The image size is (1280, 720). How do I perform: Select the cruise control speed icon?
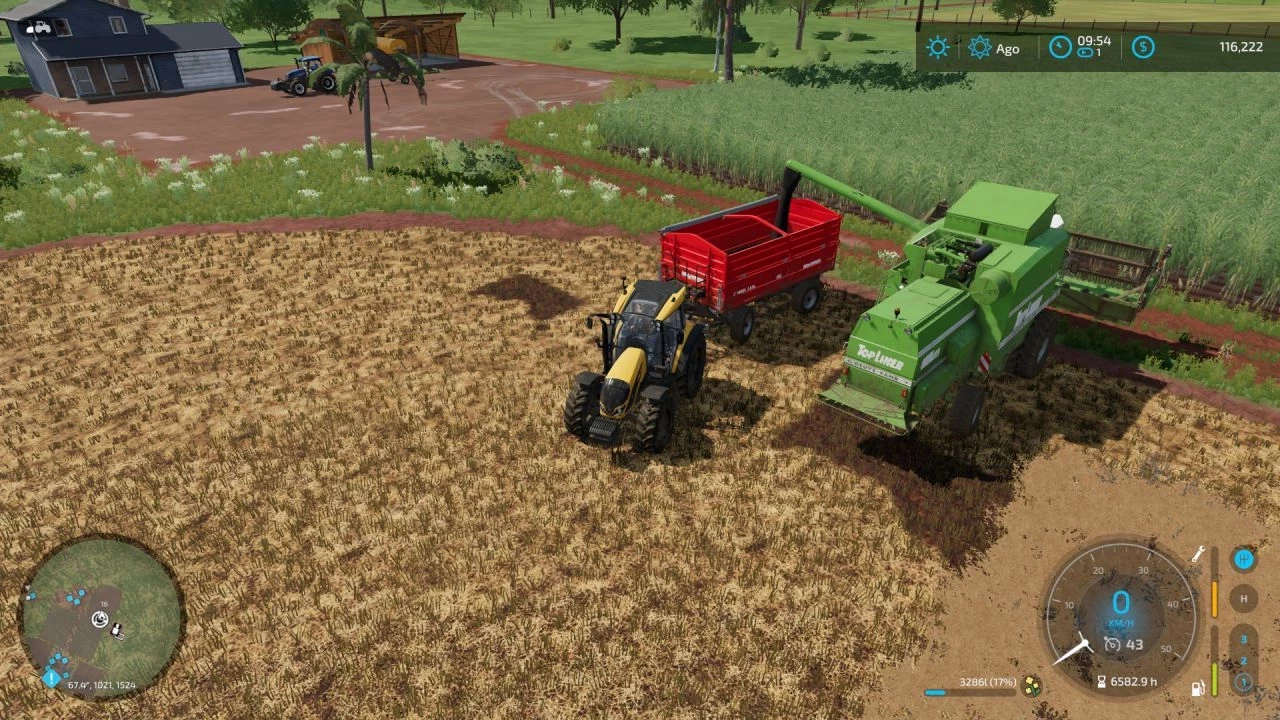1112,644
